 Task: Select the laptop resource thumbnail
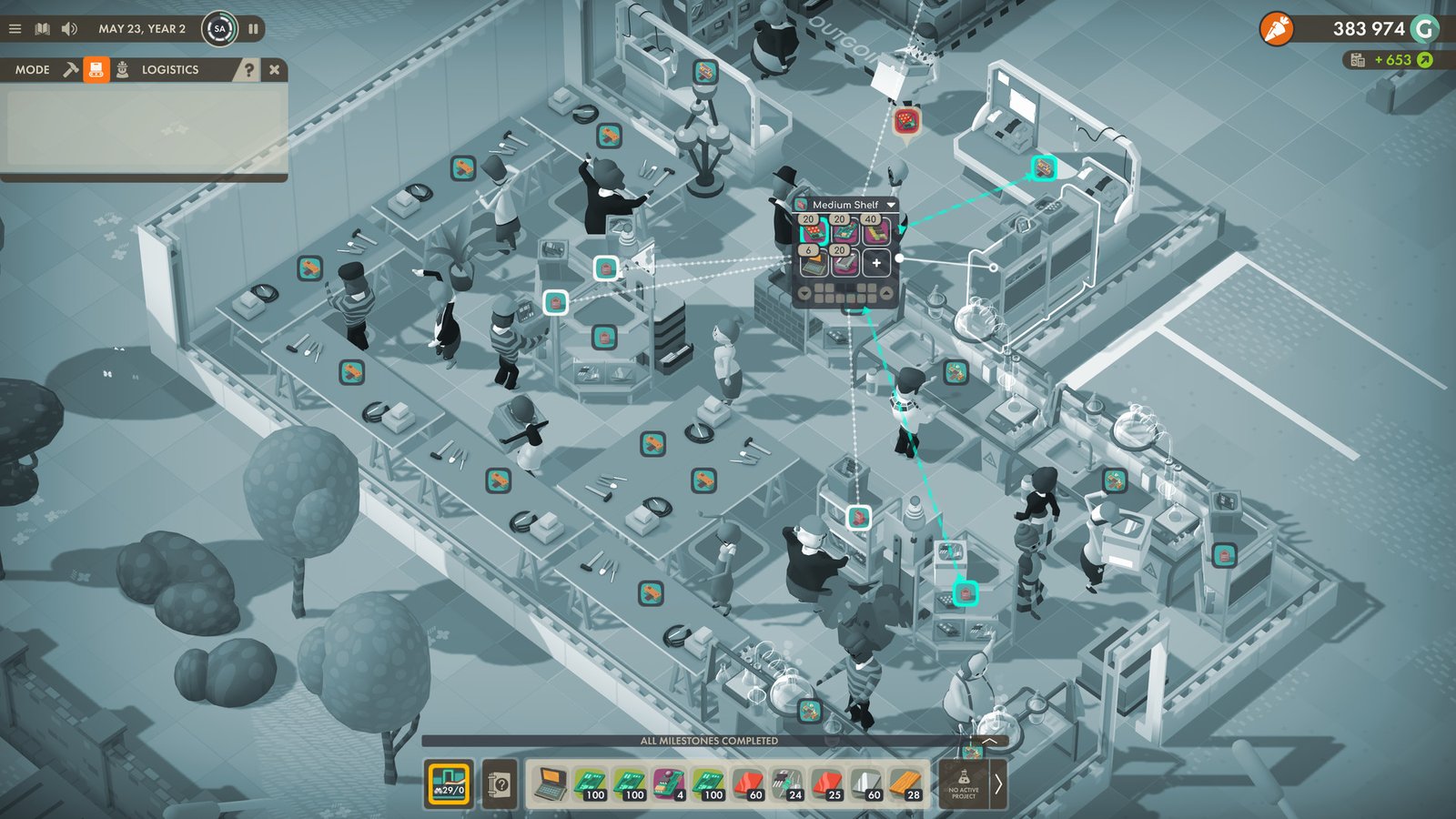pyautogui.click(x=552, y=783)
